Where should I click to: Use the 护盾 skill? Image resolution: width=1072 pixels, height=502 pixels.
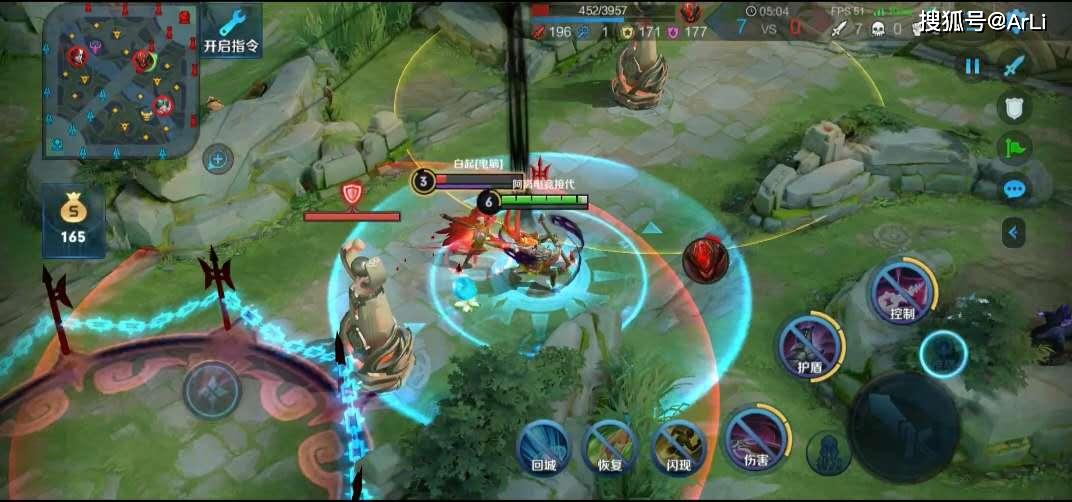(x=810, y=345)
